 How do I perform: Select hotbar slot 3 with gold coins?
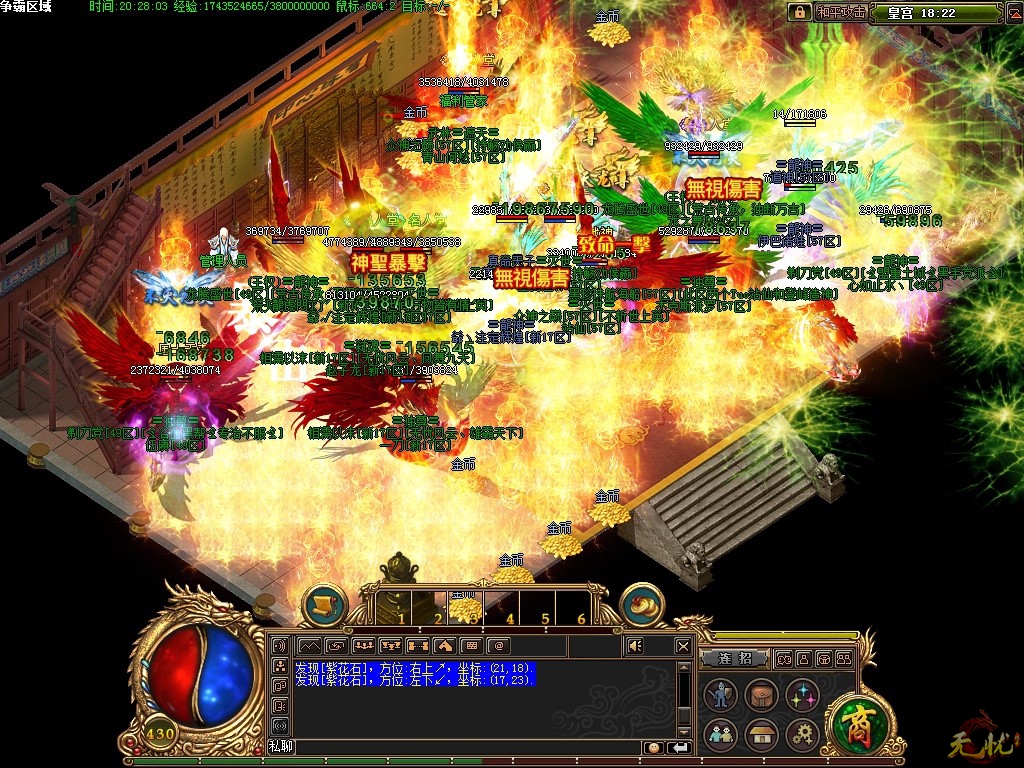[x=465, y=606]
